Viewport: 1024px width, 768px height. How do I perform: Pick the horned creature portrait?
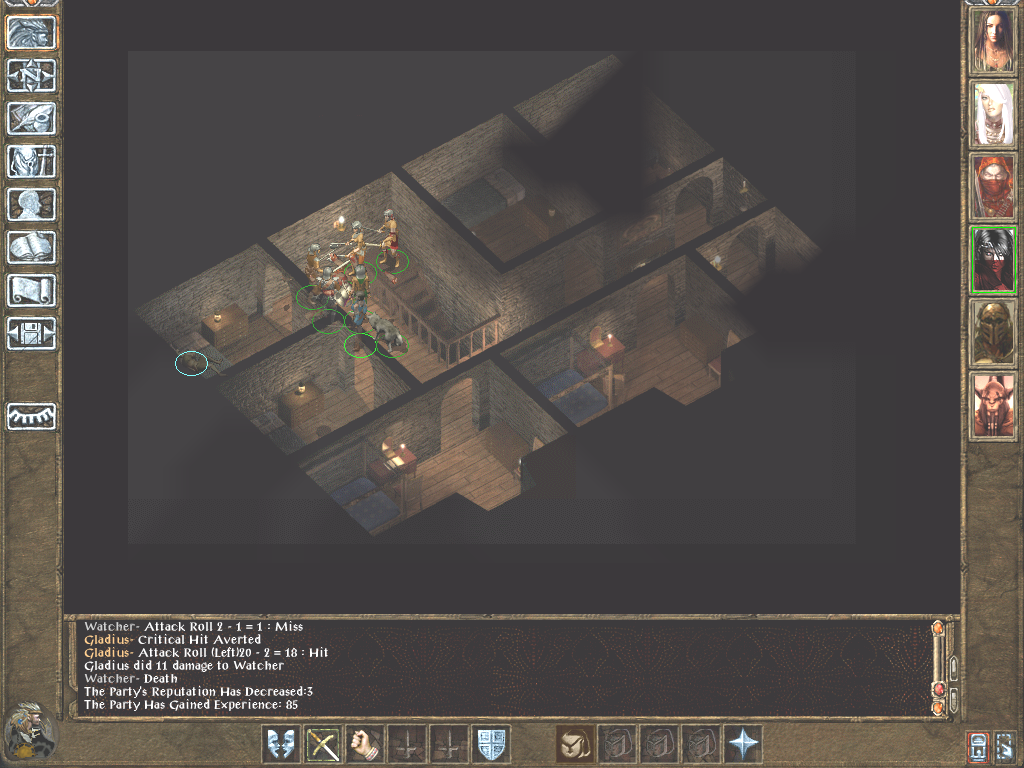[994, 406]
